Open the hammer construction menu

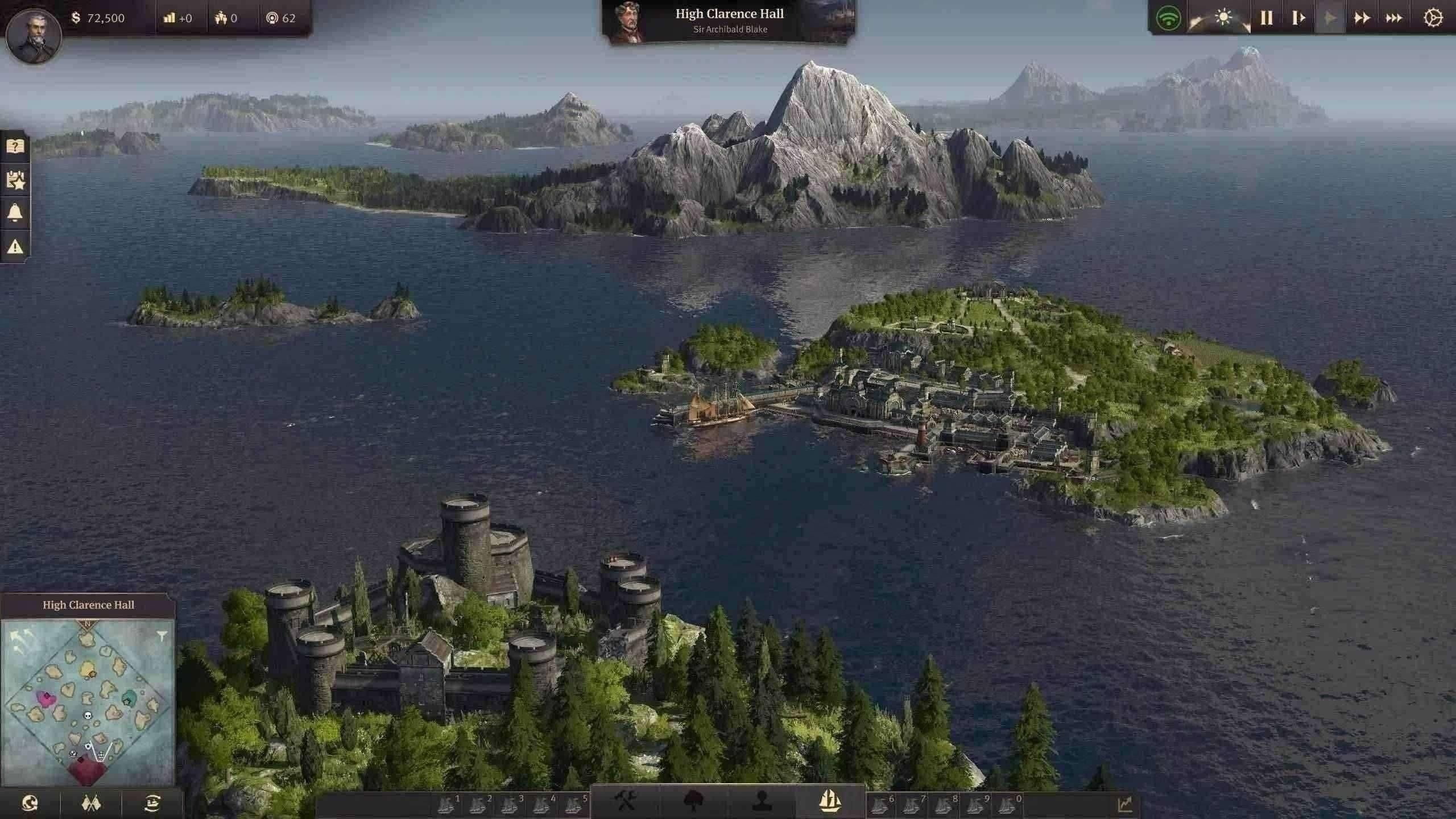pyautogui.click(x=626, y=802)
